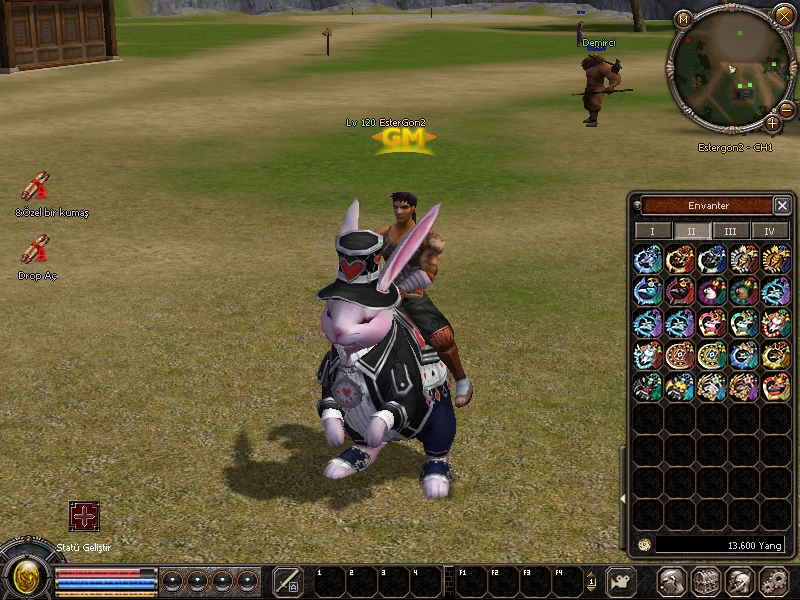Click the Yang gold coin icon
Screen dimensions: 800x600
pyautogui.click(x=644, y=545)
